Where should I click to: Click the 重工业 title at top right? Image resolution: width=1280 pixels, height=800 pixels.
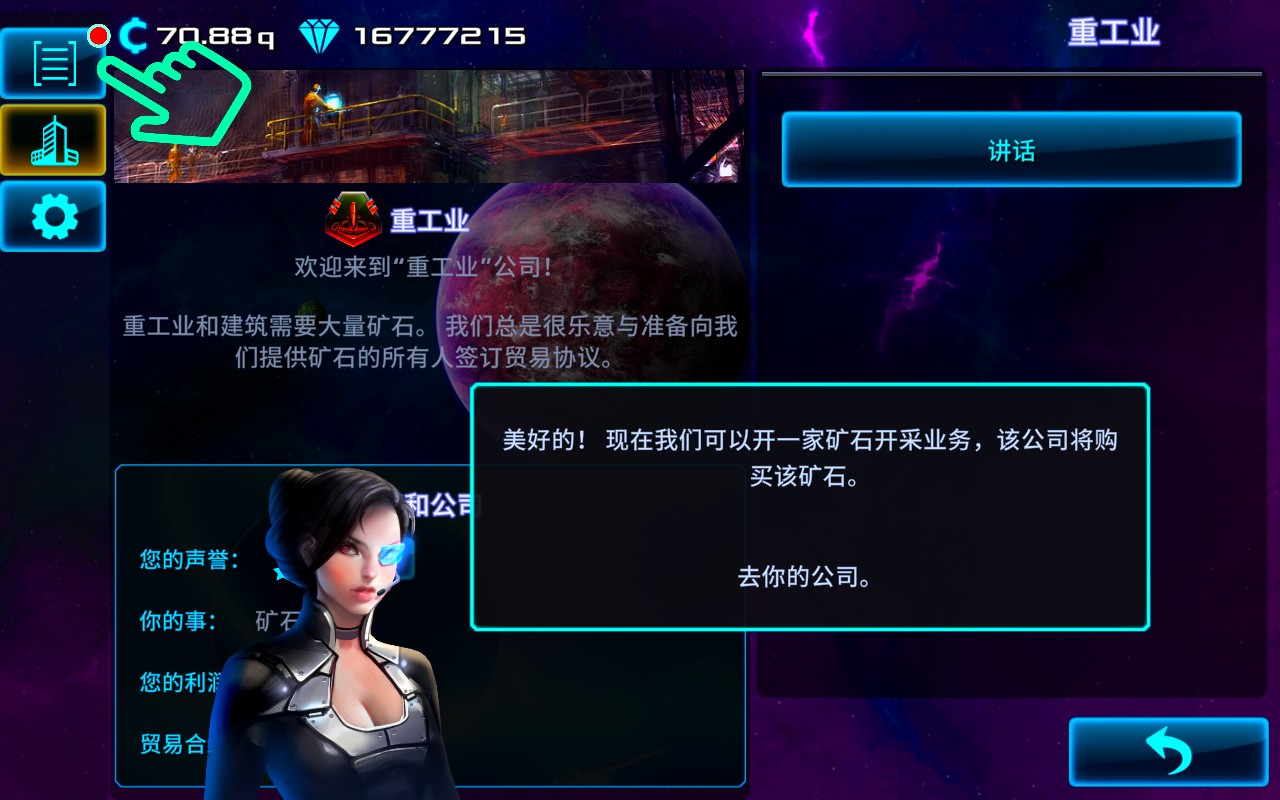[1113, 33]
